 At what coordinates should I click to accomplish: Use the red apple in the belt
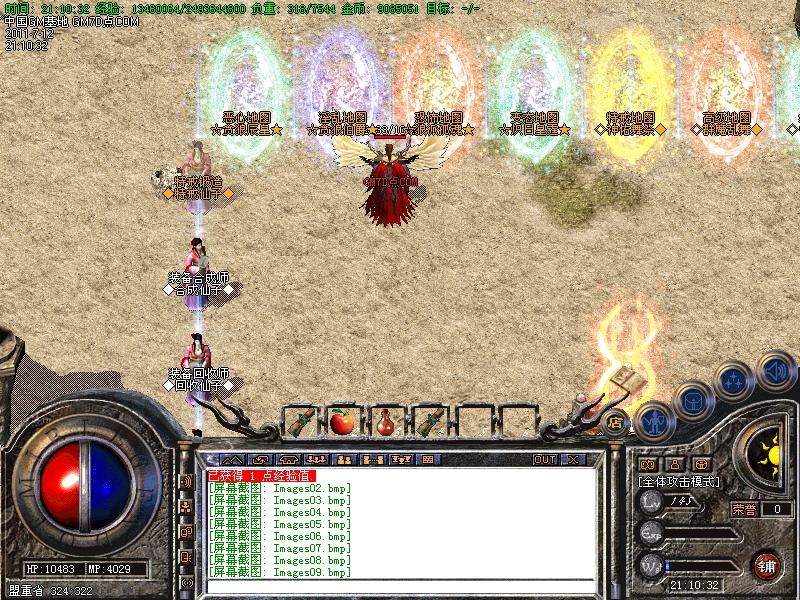click(343, 421)
